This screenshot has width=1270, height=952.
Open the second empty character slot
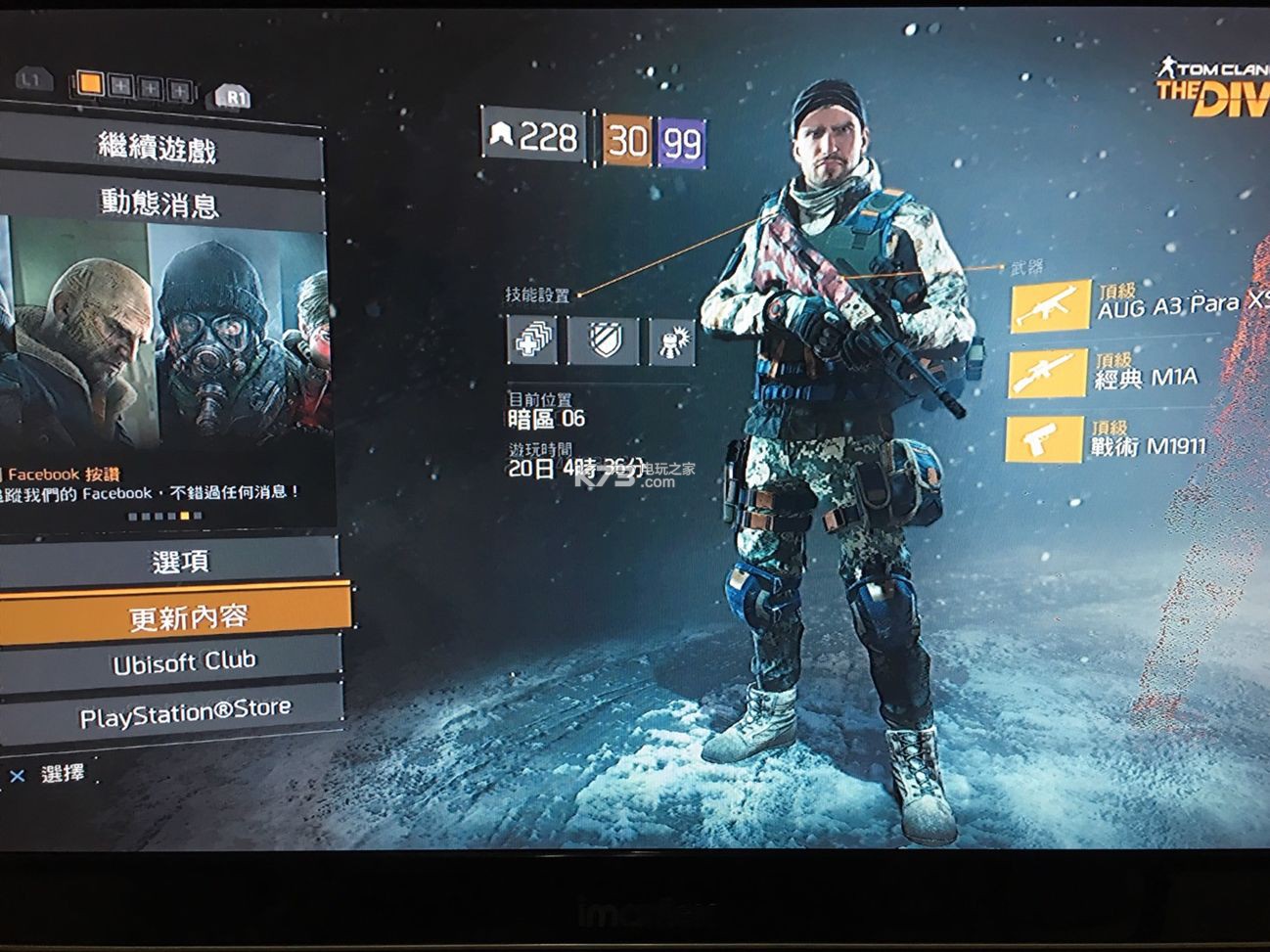149,88
